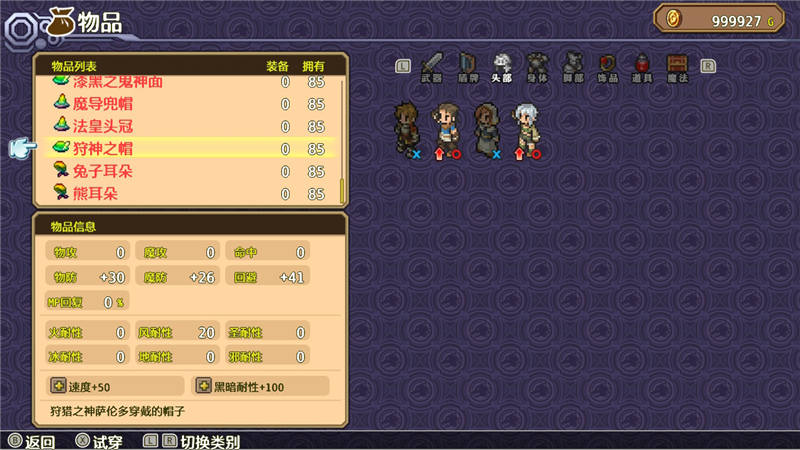Image resolution: width=800 pixels, height=450 pixels.
Task: Open the 魔法 magic category
Action: pyautogui.click(x=677, y=65)
